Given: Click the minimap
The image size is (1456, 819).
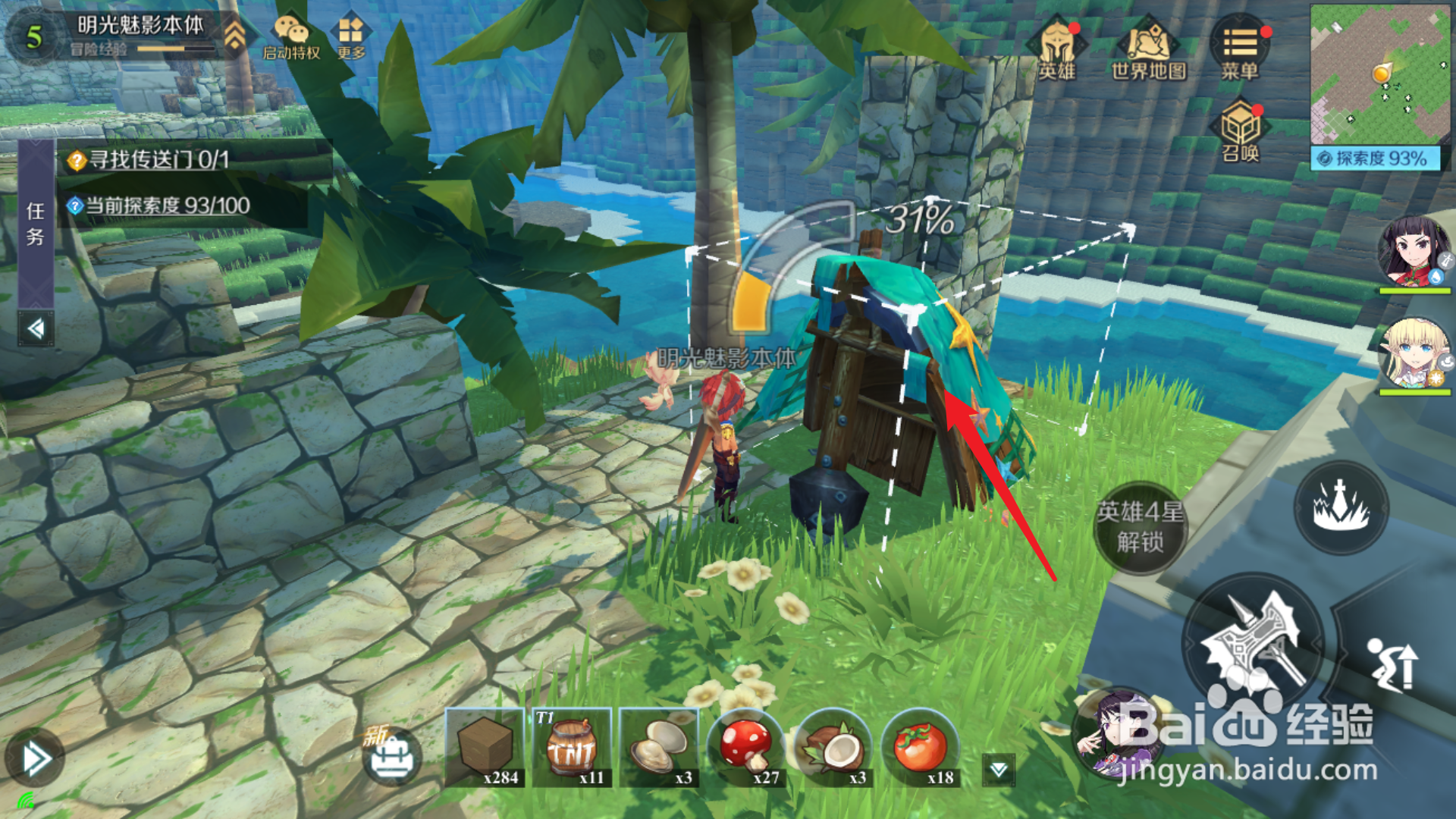Looking at the screenshot, I should coord(1379,73).
